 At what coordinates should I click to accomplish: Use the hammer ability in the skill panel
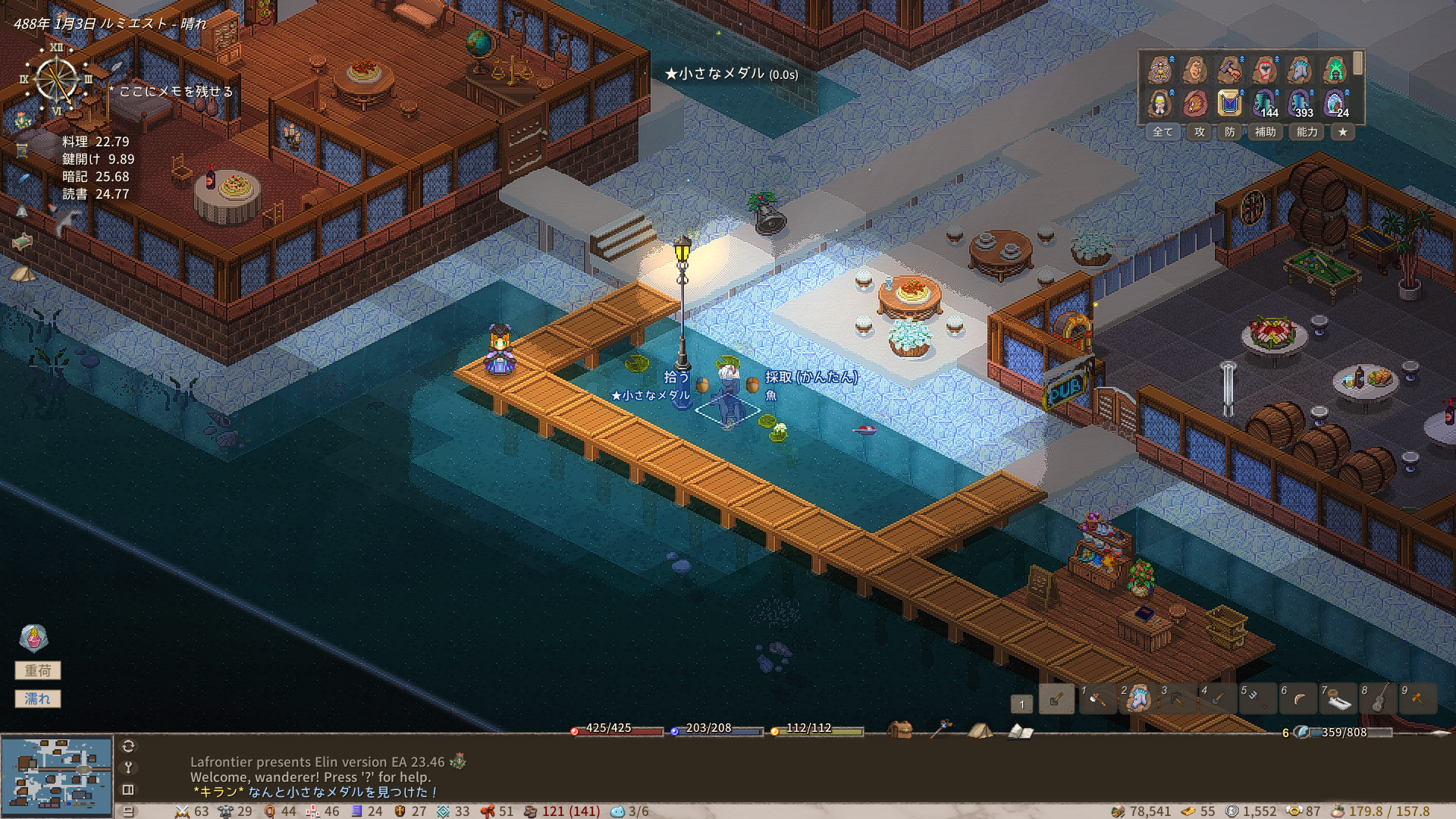pyautogui.click(x=1230, y=70)
